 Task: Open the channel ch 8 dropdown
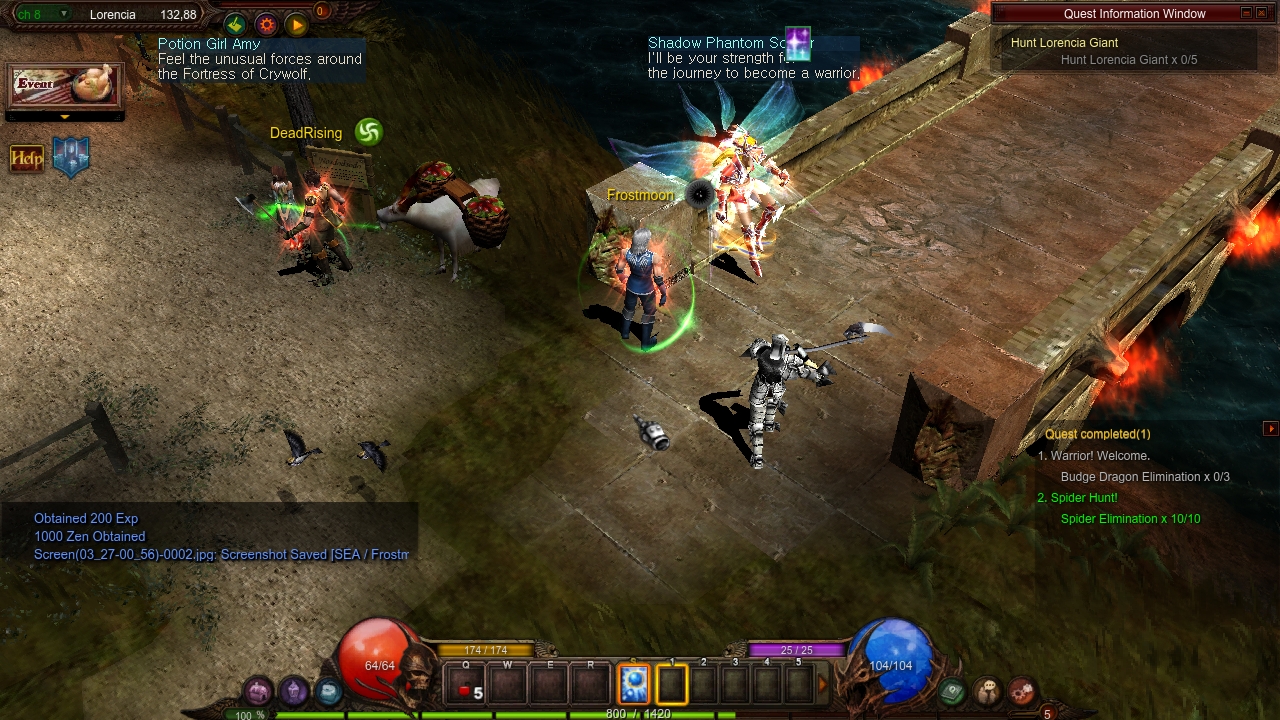pyautogui.click(x=64, y=15)
